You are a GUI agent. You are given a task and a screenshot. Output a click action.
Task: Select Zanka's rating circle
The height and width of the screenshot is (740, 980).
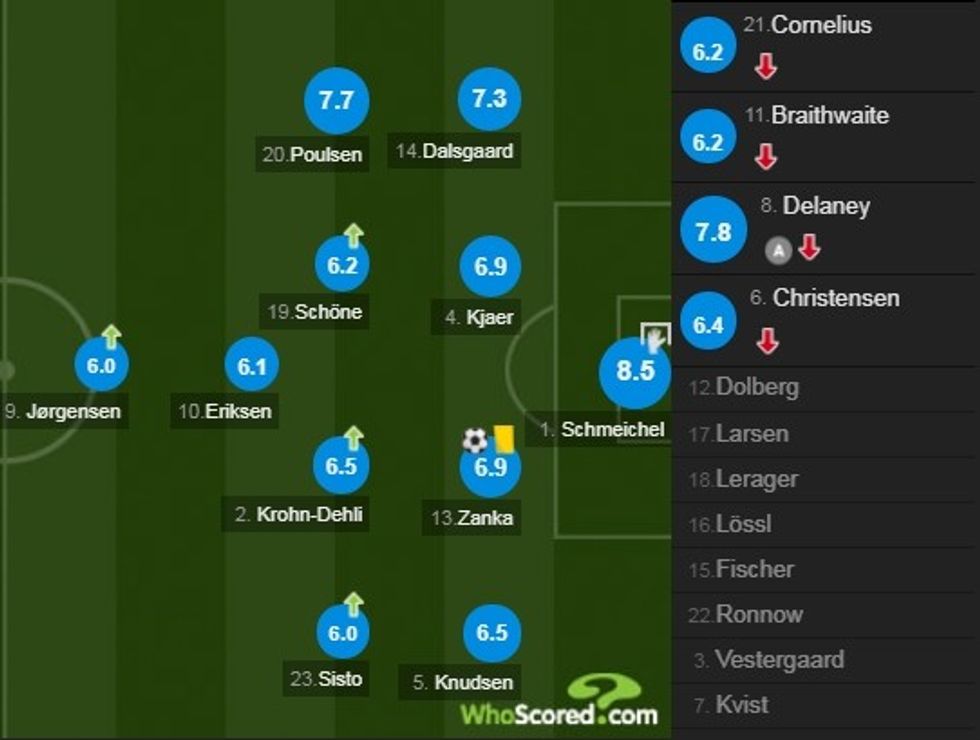click(x=490, y=467)
